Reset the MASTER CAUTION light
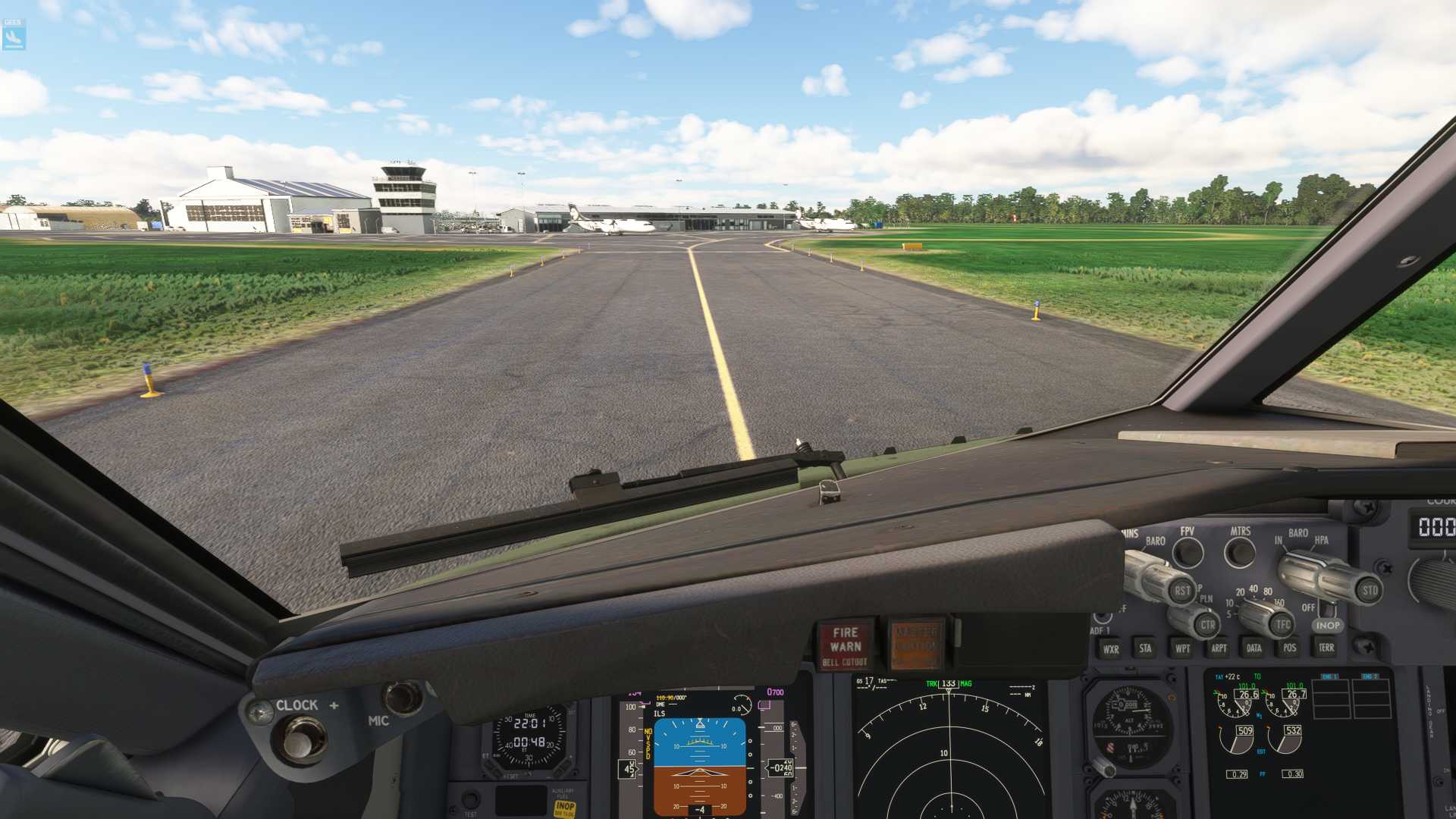Image resolution: width=1456 pixels, height=819 pixels. [x=916, y=645]
